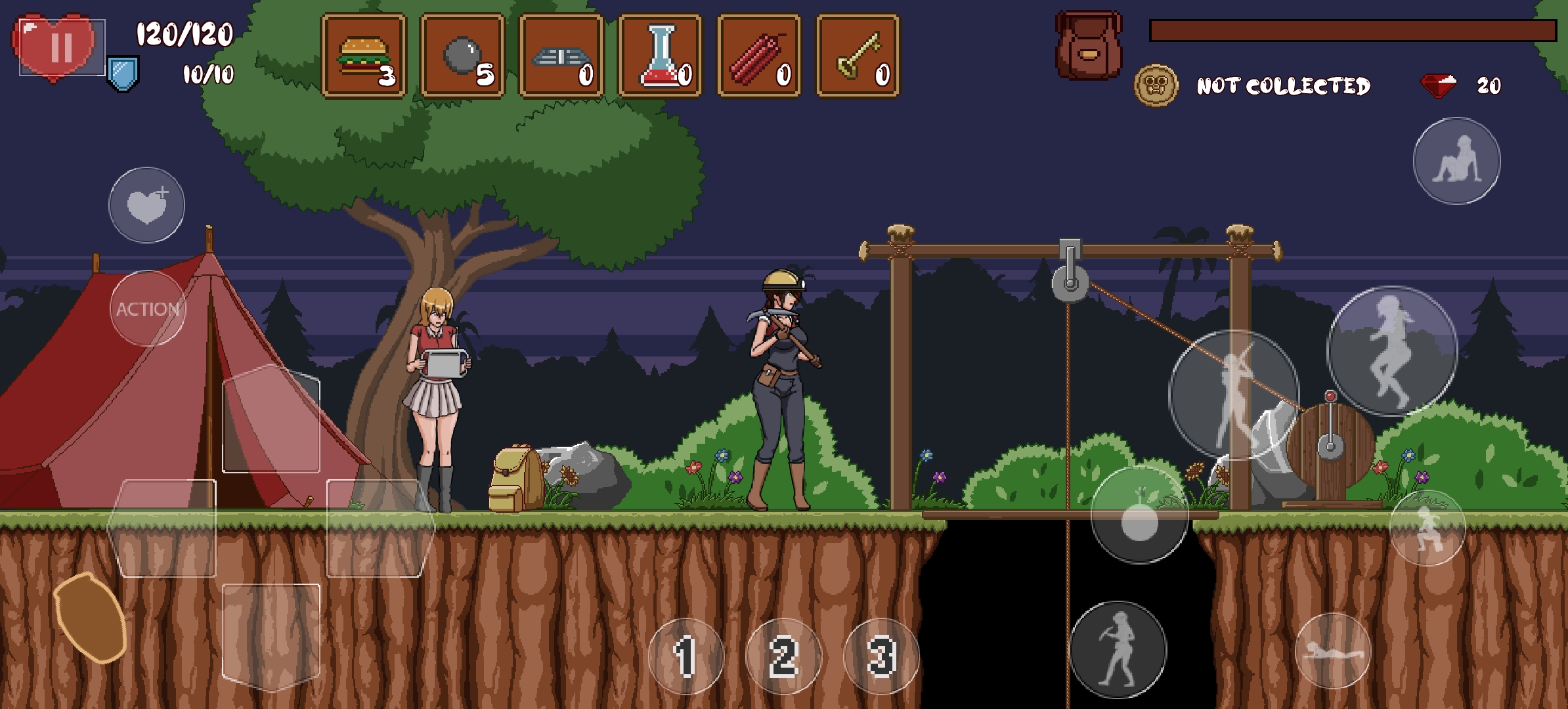The height and width of the screenshot is (709, 1568).
Task: Select the round stone item slot
Action: pyautogui.click(x=462, y=56)
